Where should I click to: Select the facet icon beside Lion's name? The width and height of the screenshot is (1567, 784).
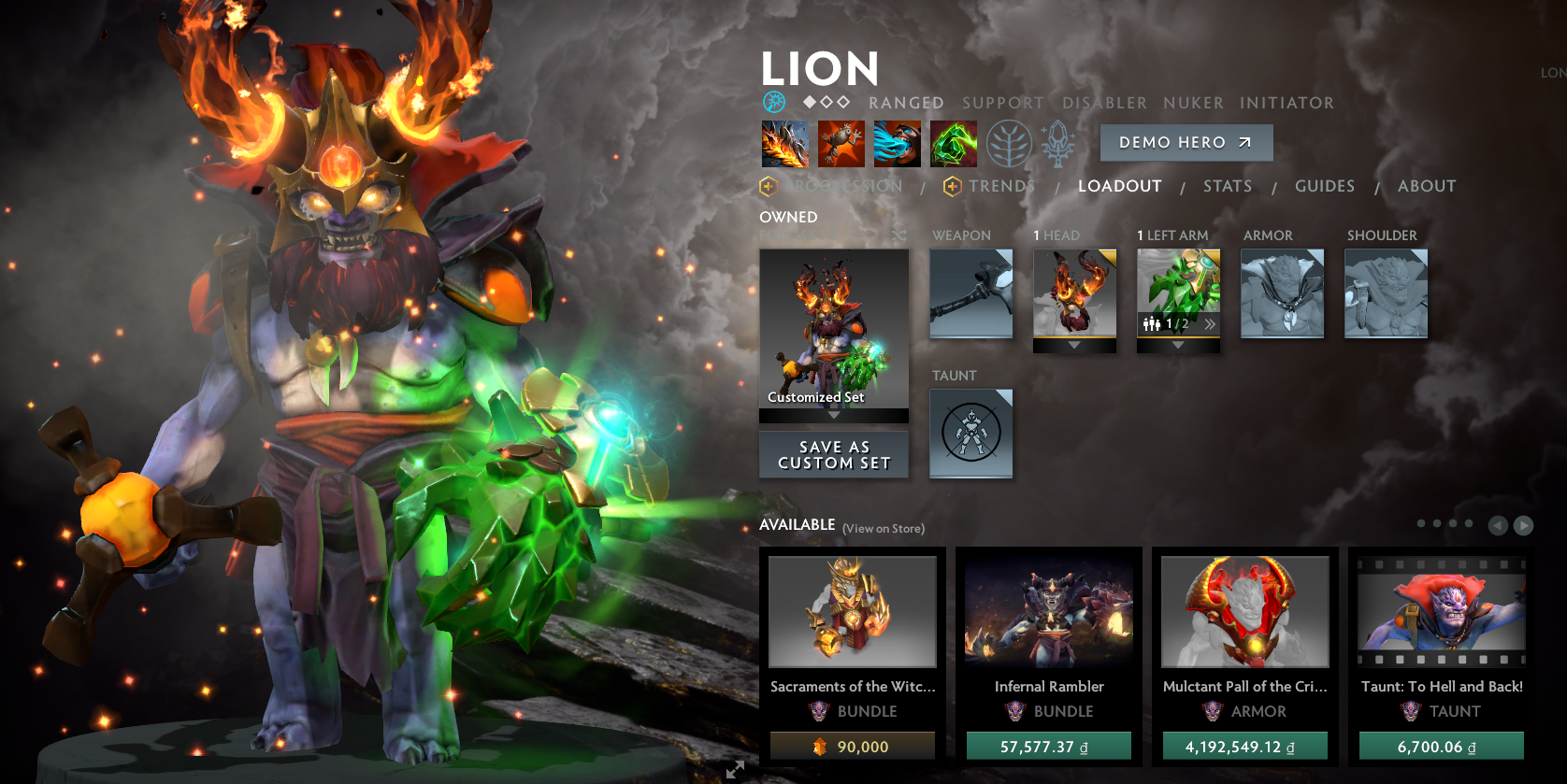click(773, 101)
